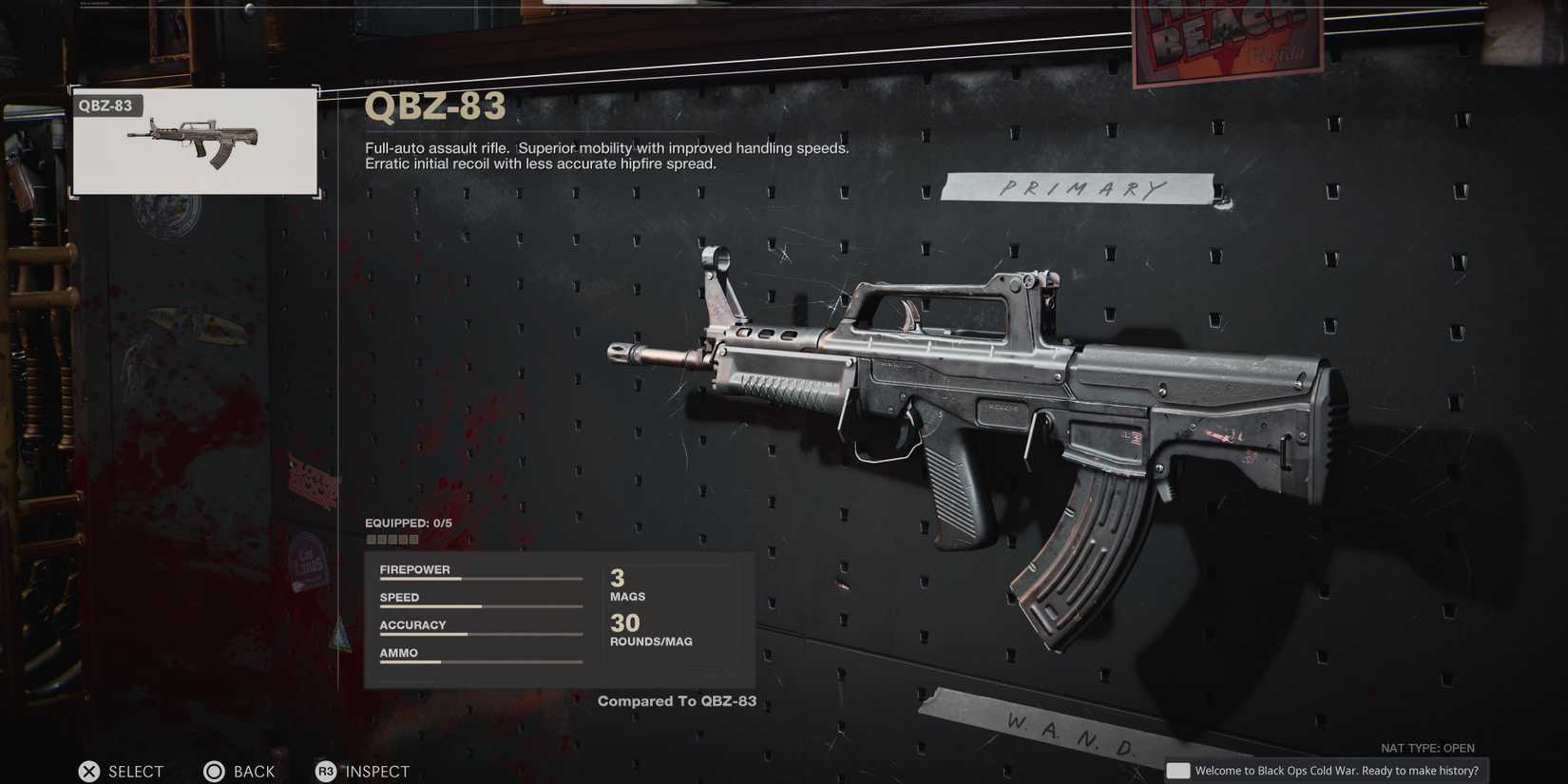Click the last equipped attachment slot pip
This screenshot has width=1568, height=784.
412,539
